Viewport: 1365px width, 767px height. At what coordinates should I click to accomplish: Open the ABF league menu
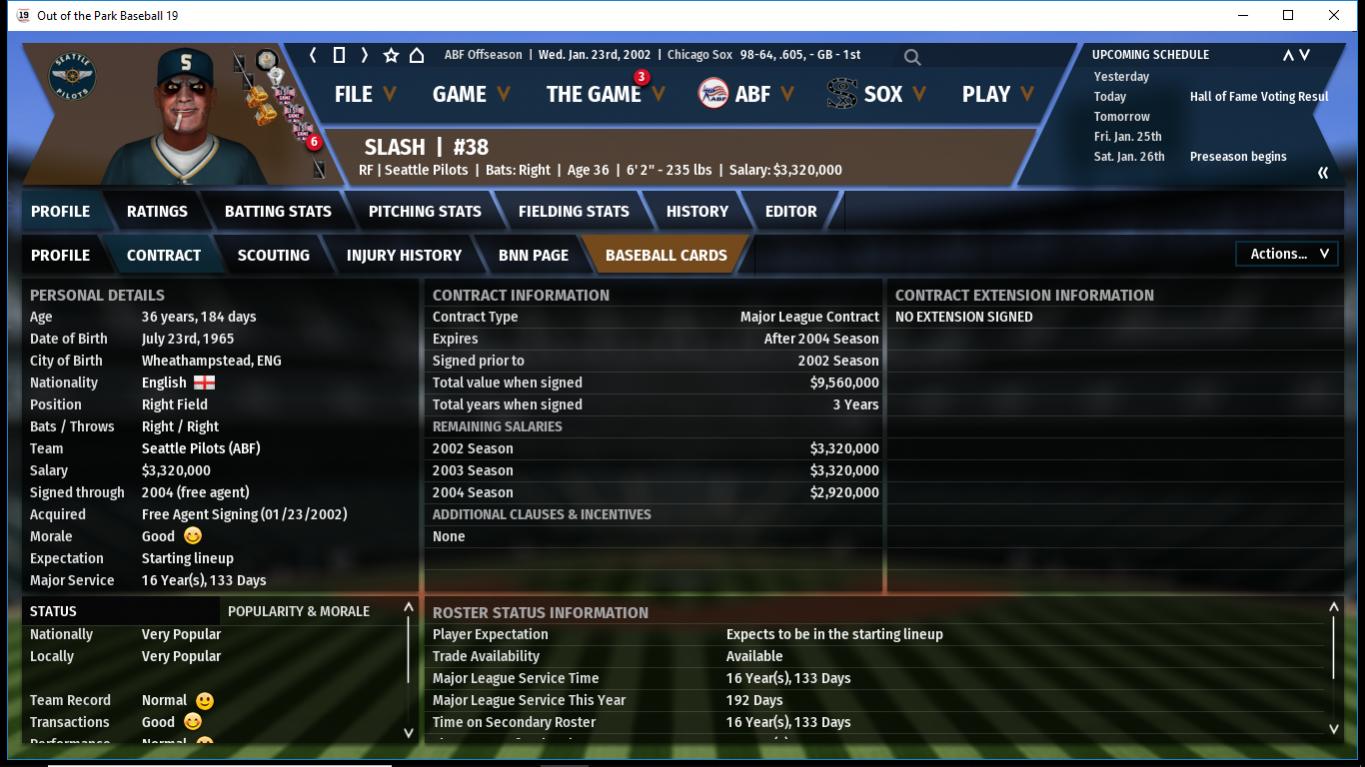(x=746, y=94)
